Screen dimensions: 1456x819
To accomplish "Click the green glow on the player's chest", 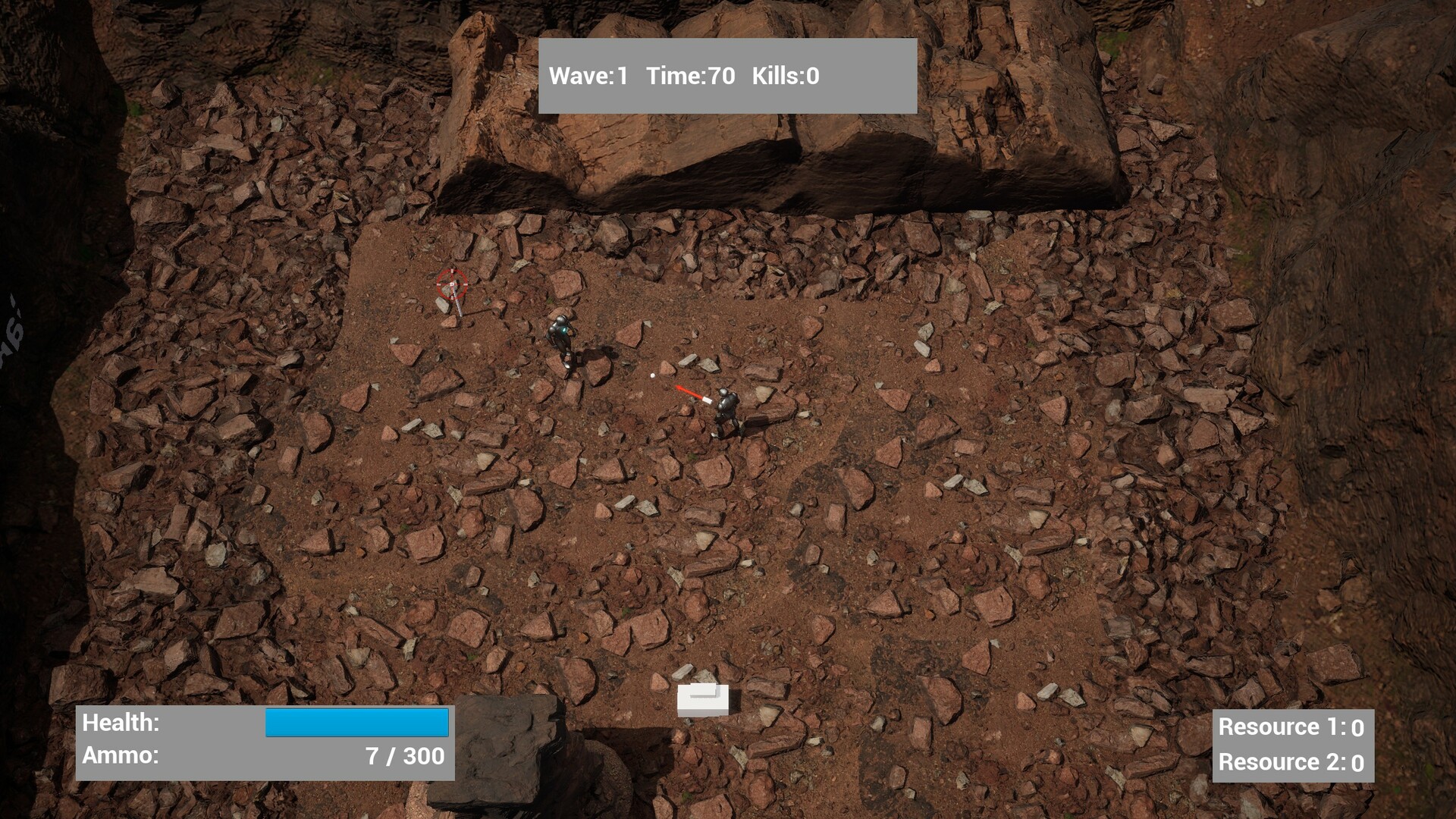I will point(564,328).
